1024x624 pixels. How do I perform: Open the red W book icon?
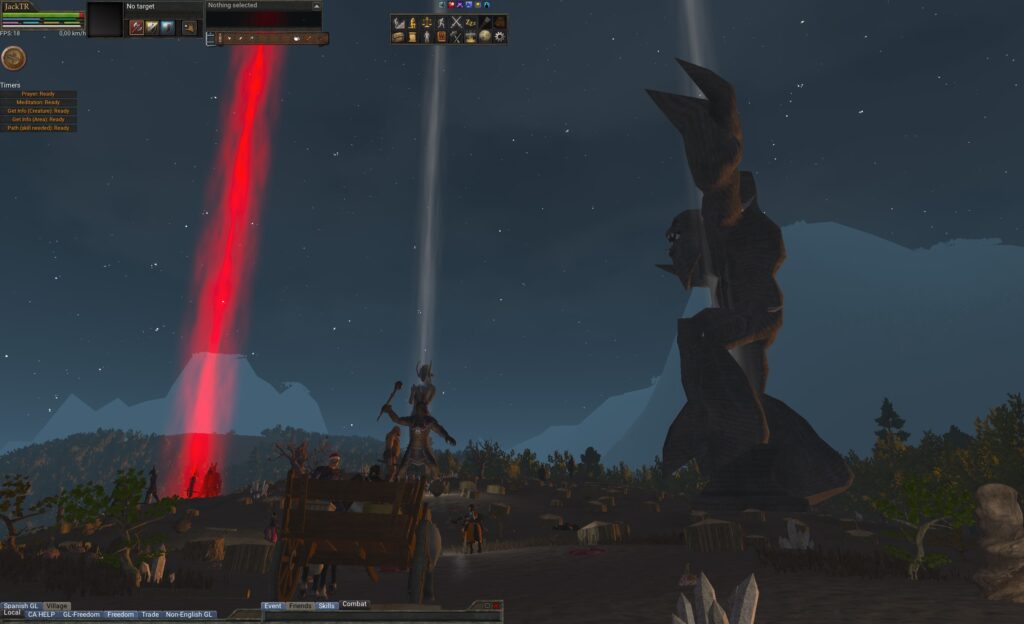click(441, 37)
